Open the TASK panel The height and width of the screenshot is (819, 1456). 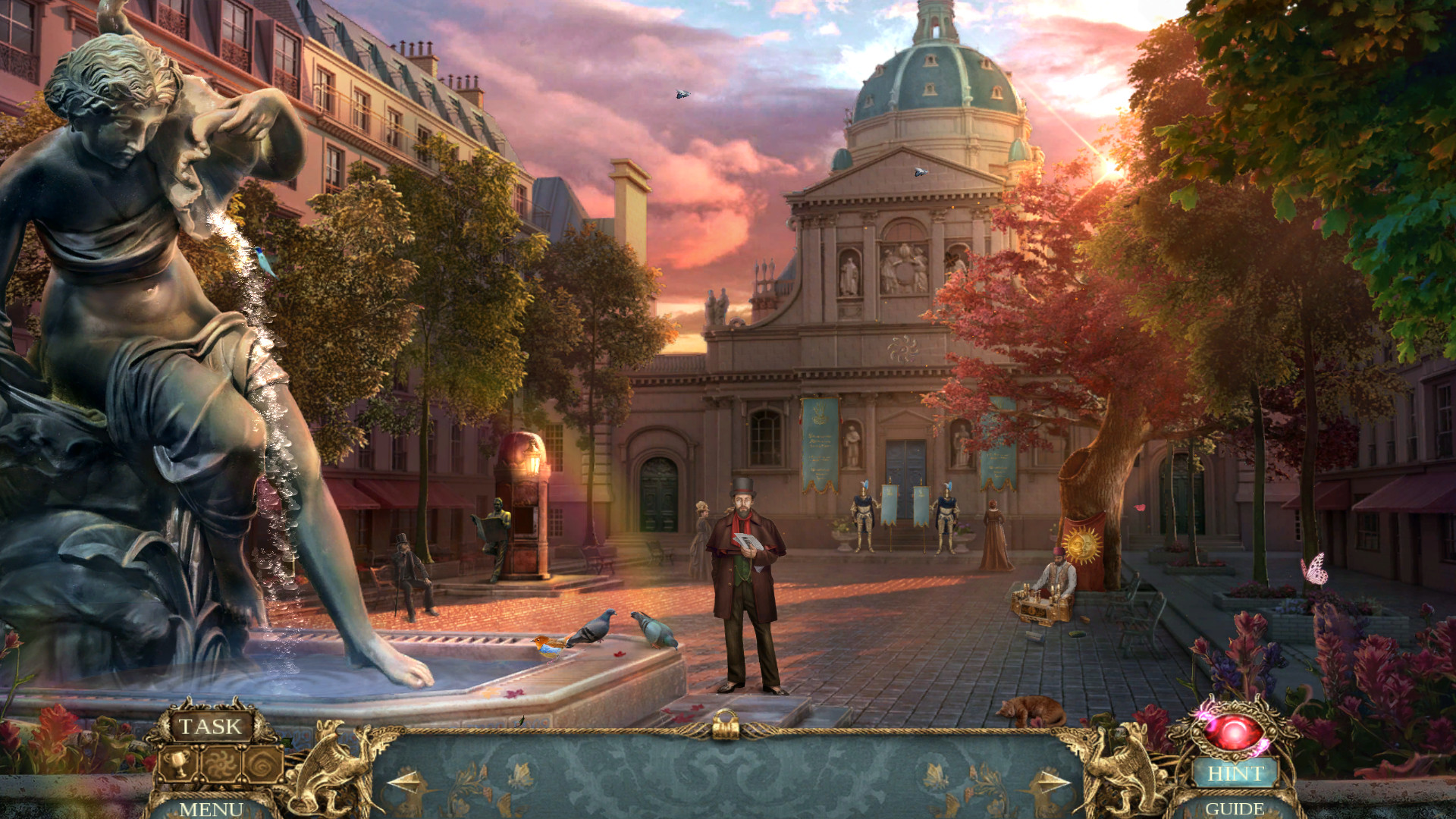(x=211, y=726)
